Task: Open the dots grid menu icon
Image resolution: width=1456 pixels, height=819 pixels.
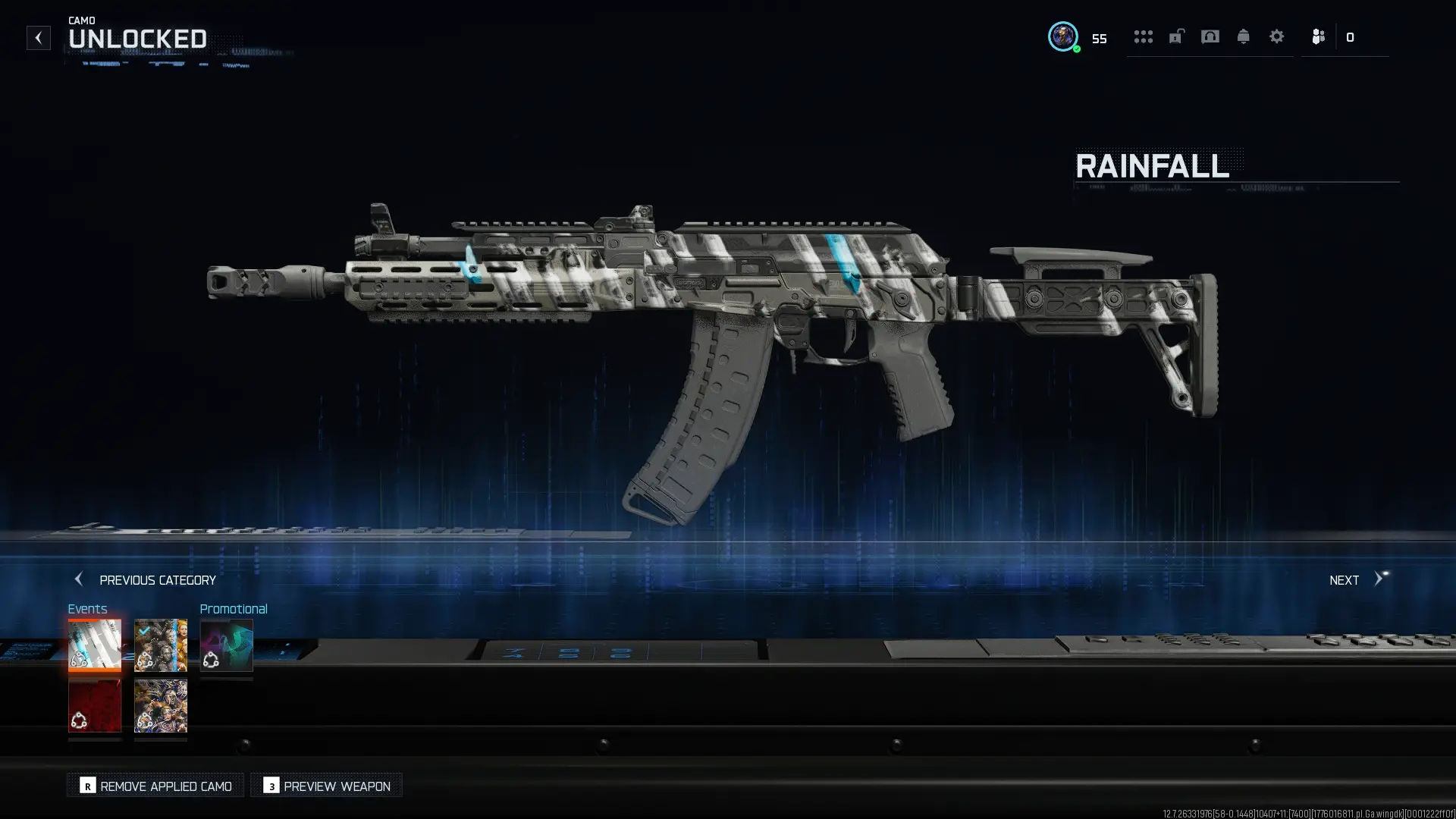Action: tap(1143, 36)
